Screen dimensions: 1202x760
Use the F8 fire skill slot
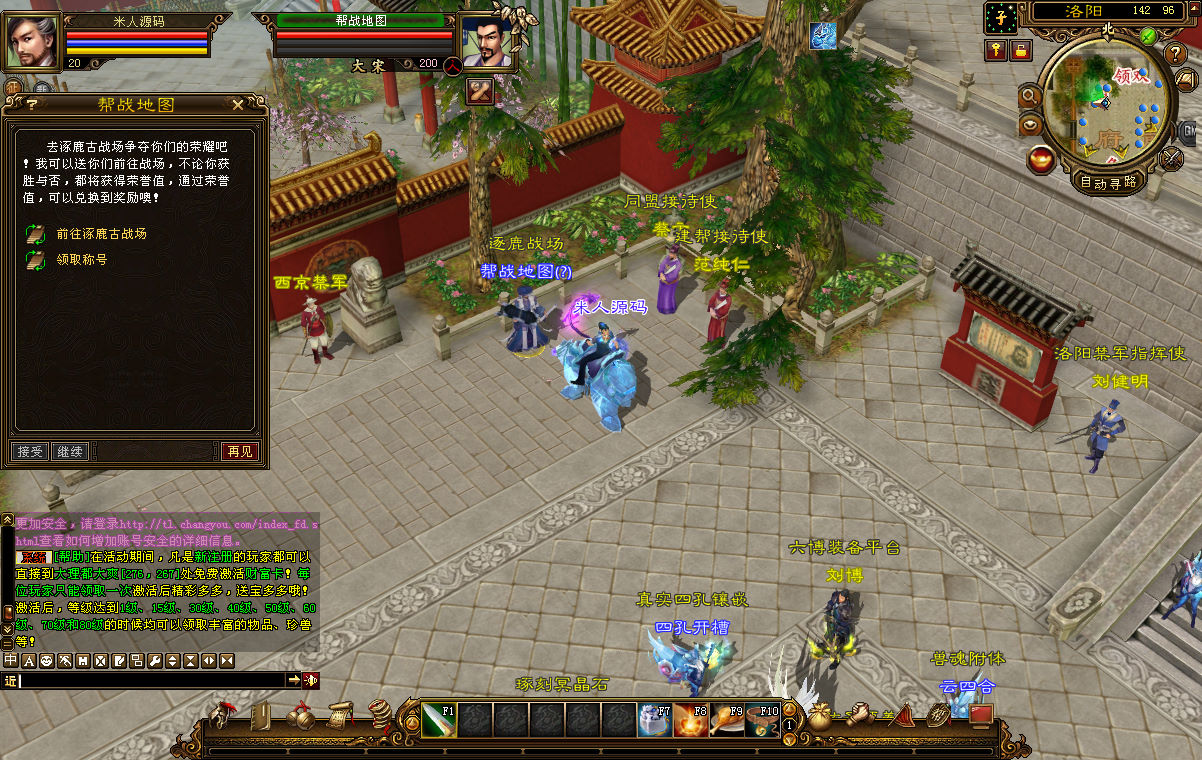click(x=690, y=720)
